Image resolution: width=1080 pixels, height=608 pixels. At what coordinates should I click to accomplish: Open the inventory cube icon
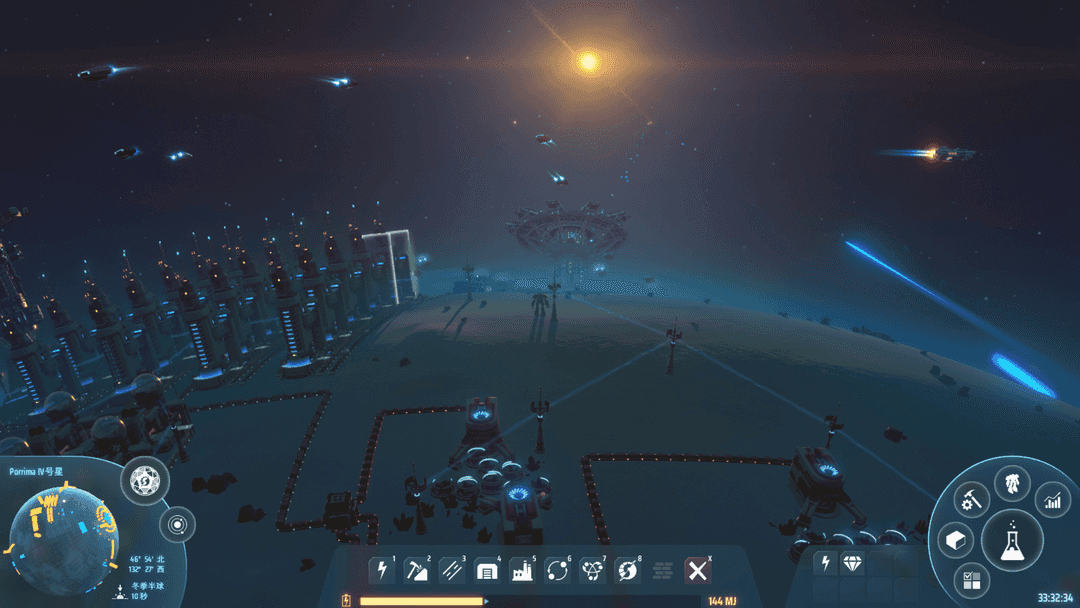pyautogui.click(x=955, y=541)
